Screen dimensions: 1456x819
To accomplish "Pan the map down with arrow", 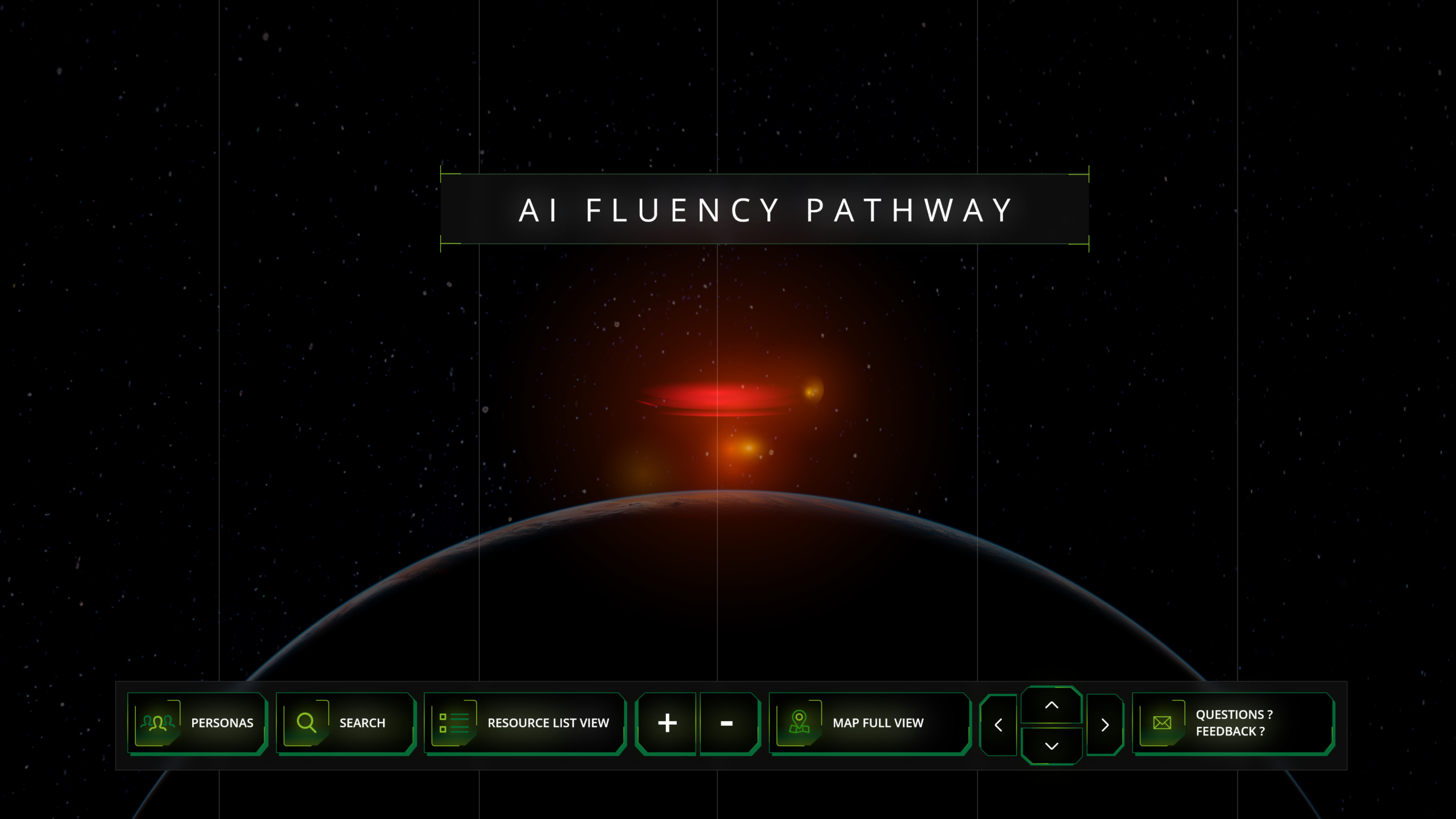I will click(1052, 746).
